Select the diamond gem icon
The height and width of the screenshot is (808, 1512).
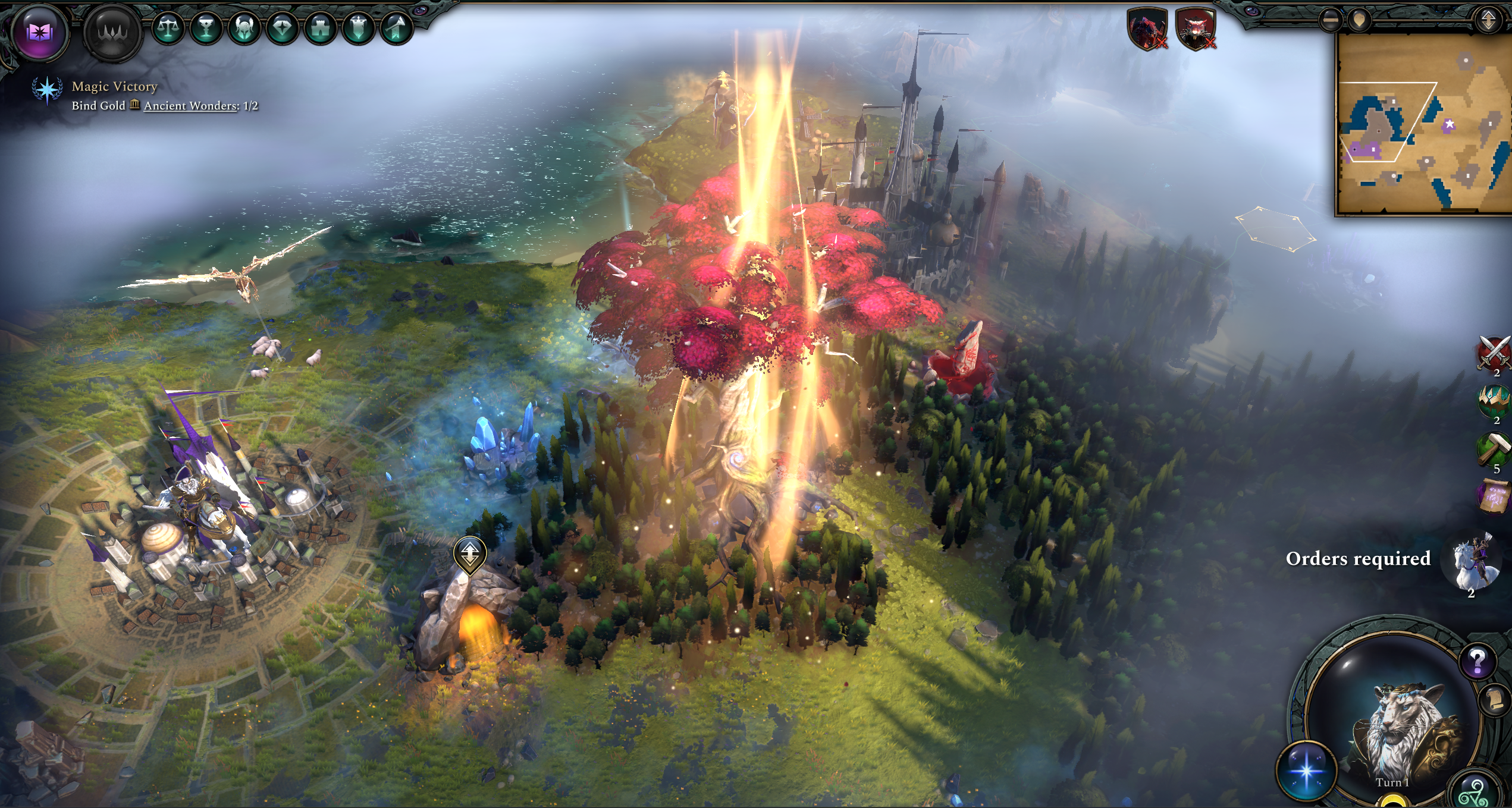coord(283,28)
